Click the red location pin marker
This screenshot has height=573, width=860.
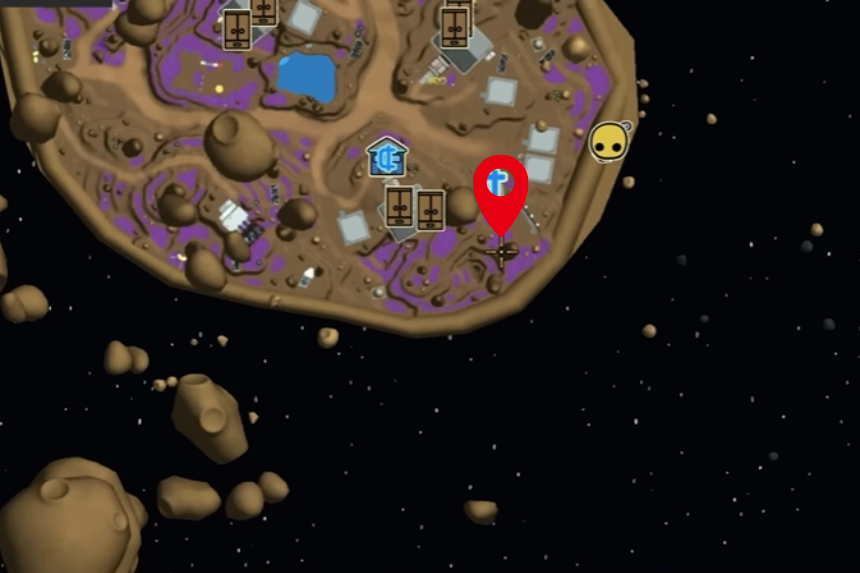500,187
